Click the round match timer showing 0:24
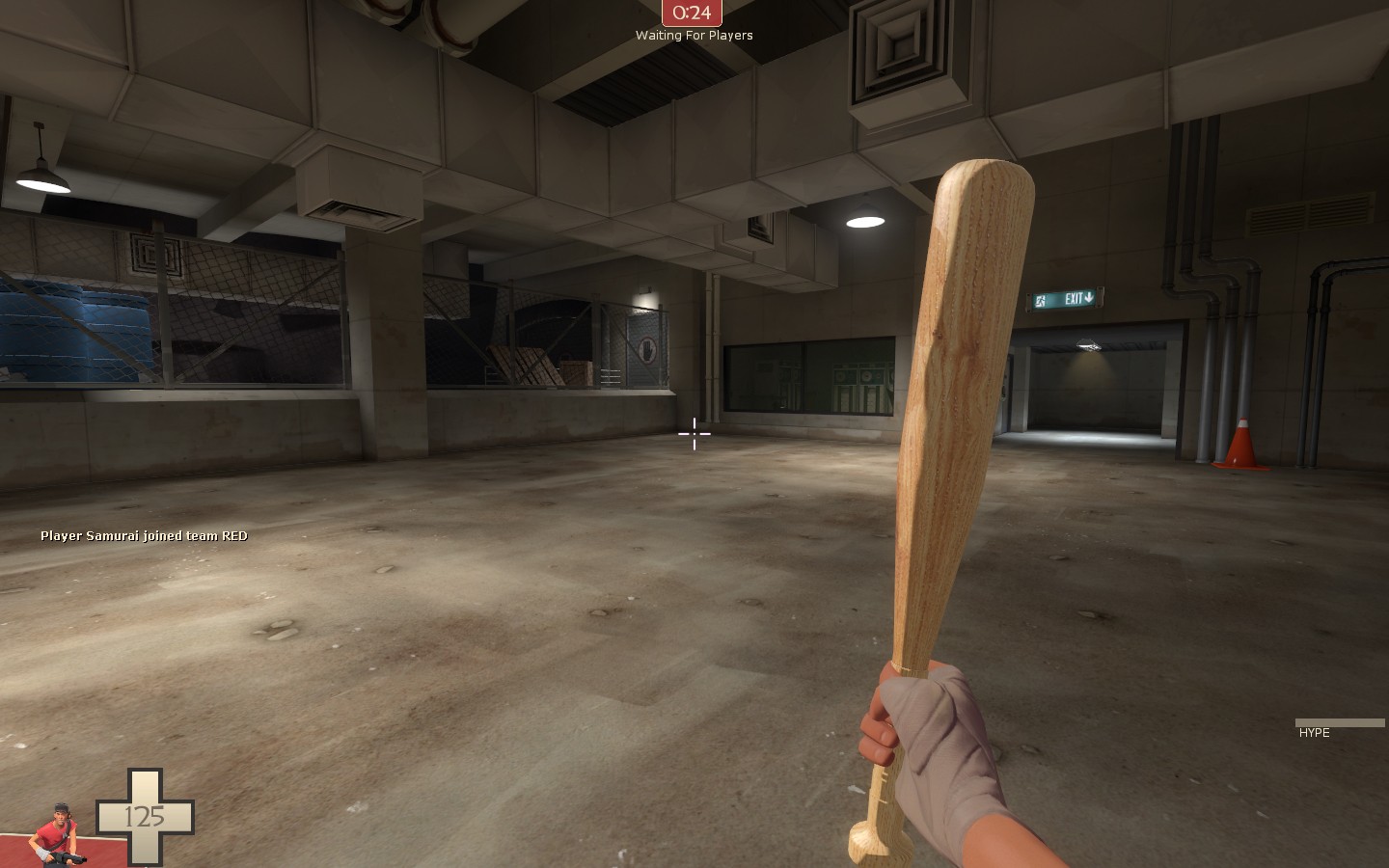Image resolution: width=1389 pixels, height=868 pixels. pos(691,13)
